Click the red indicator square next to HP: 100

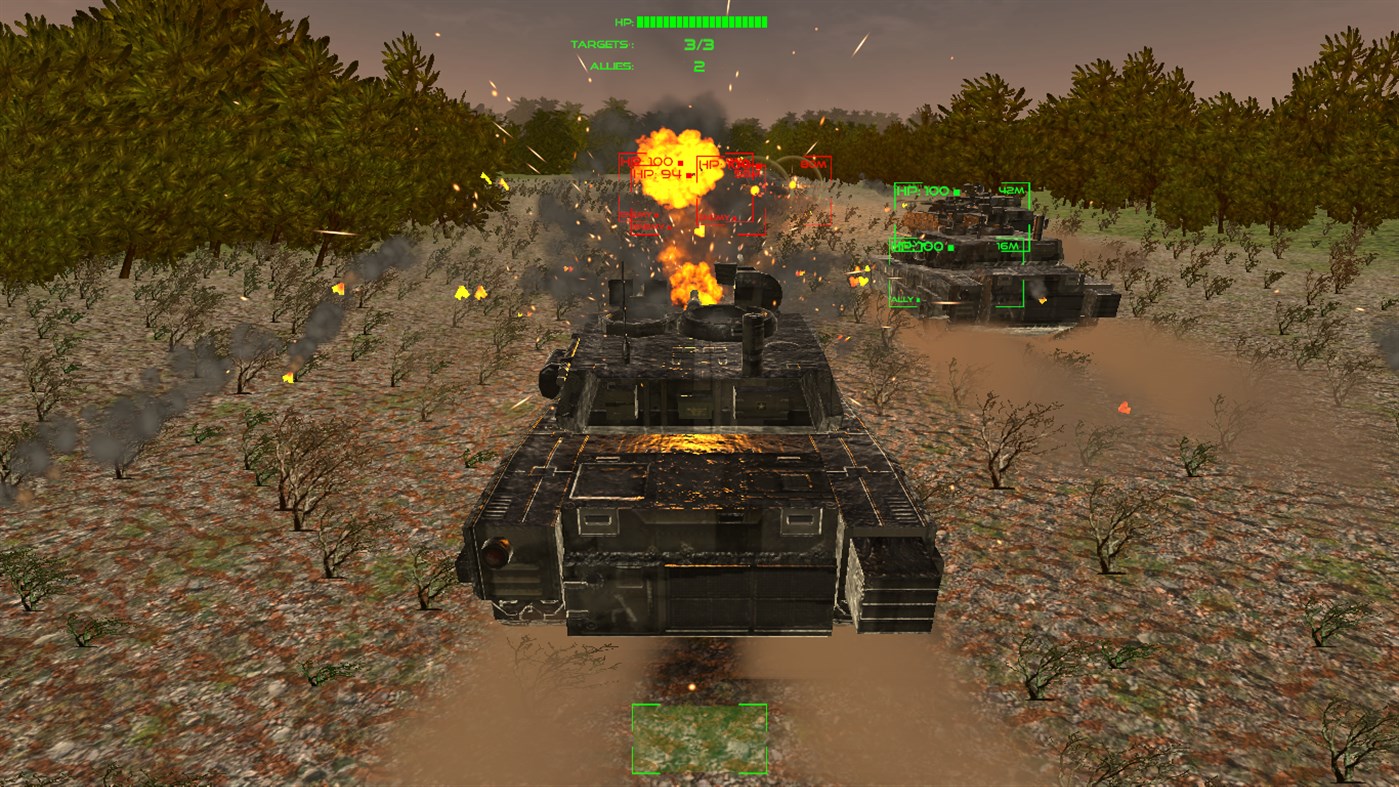click(x=680, y=163)
